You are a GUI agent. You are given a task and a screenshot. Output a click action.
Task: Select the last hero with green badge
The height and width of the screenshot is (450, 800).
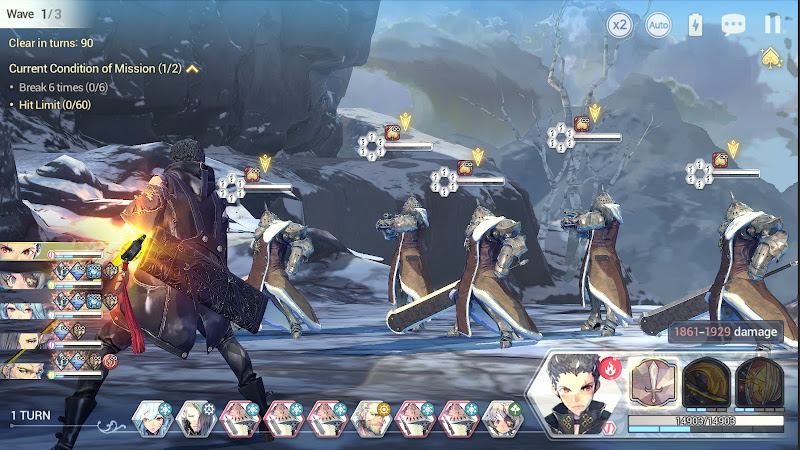coord(502,418)
